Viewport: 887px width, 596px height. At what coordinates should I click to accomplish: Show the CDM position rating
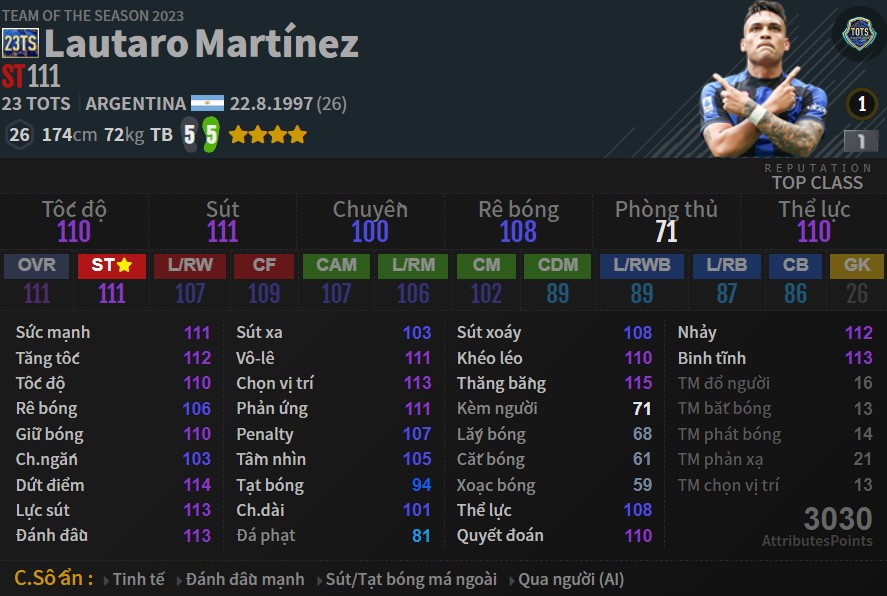(557, 266)
